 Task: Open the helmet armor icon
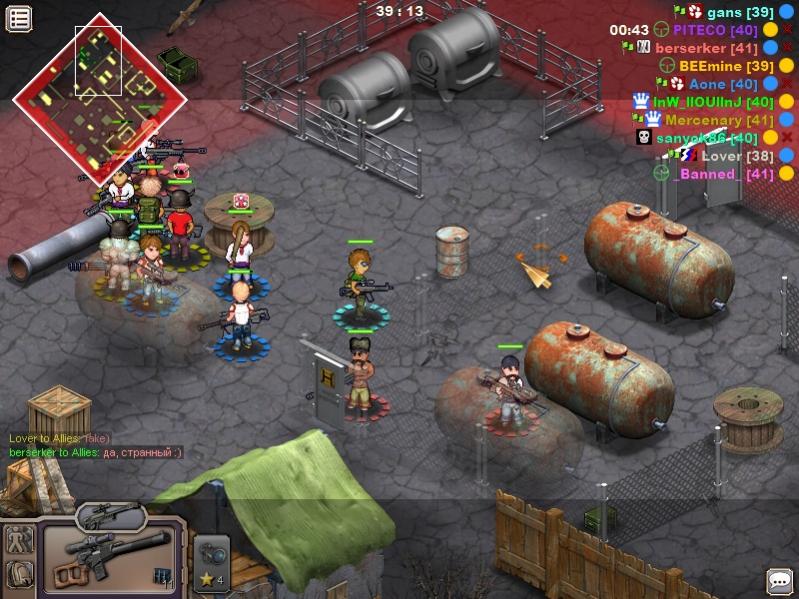click(19, 575)
